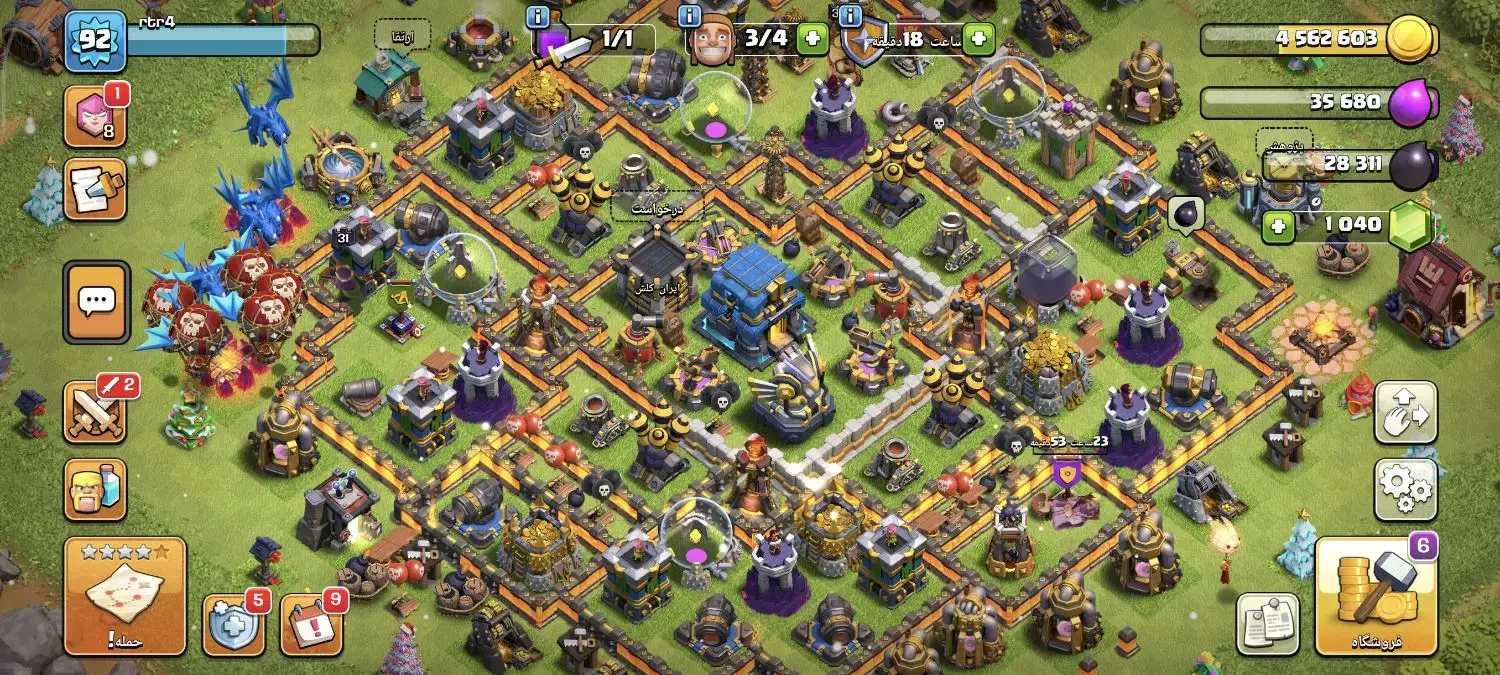
Task: Open the Attack map button
Action: click(125, 595)
